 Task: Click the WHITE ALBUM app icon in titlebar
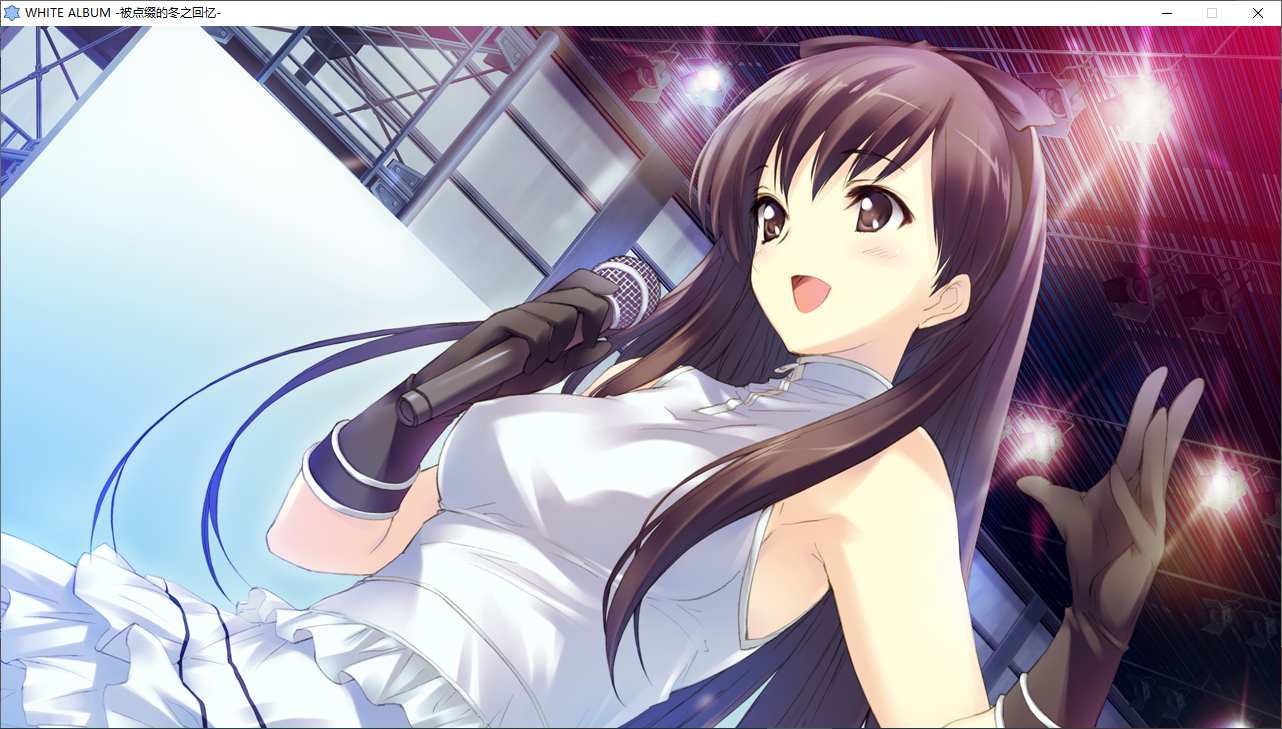[11, 13]
